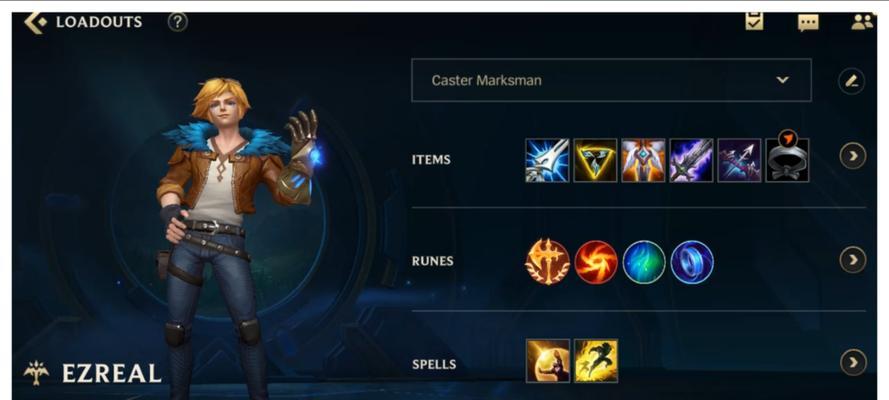
Task: Select the orange winged armor item
Action: point(643,160)
